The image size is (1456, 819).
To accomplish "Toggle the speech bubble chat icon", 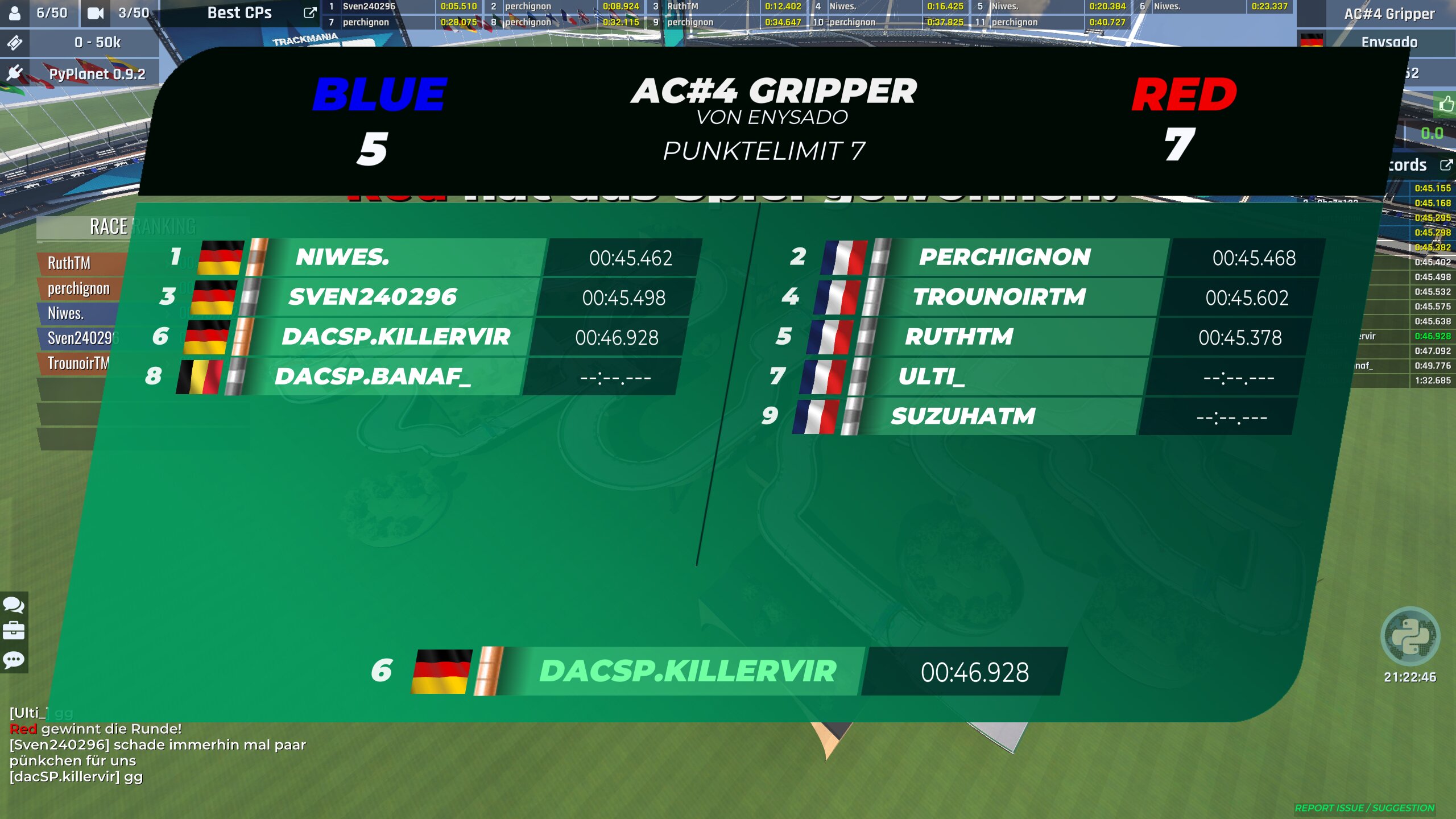I will tap(14, 660).
